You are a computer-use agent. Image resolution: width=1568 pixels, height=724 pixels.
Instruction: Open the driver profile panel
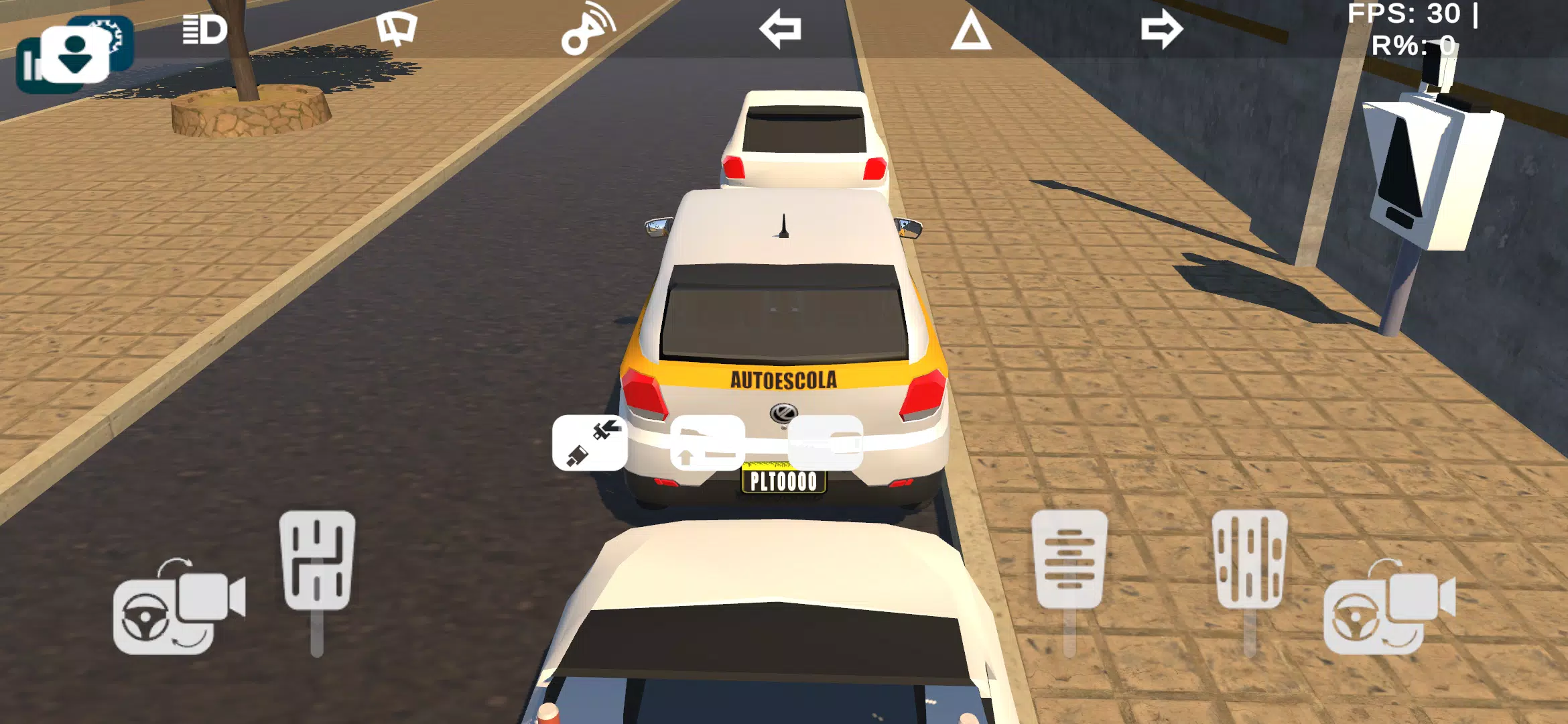(74, 54)
